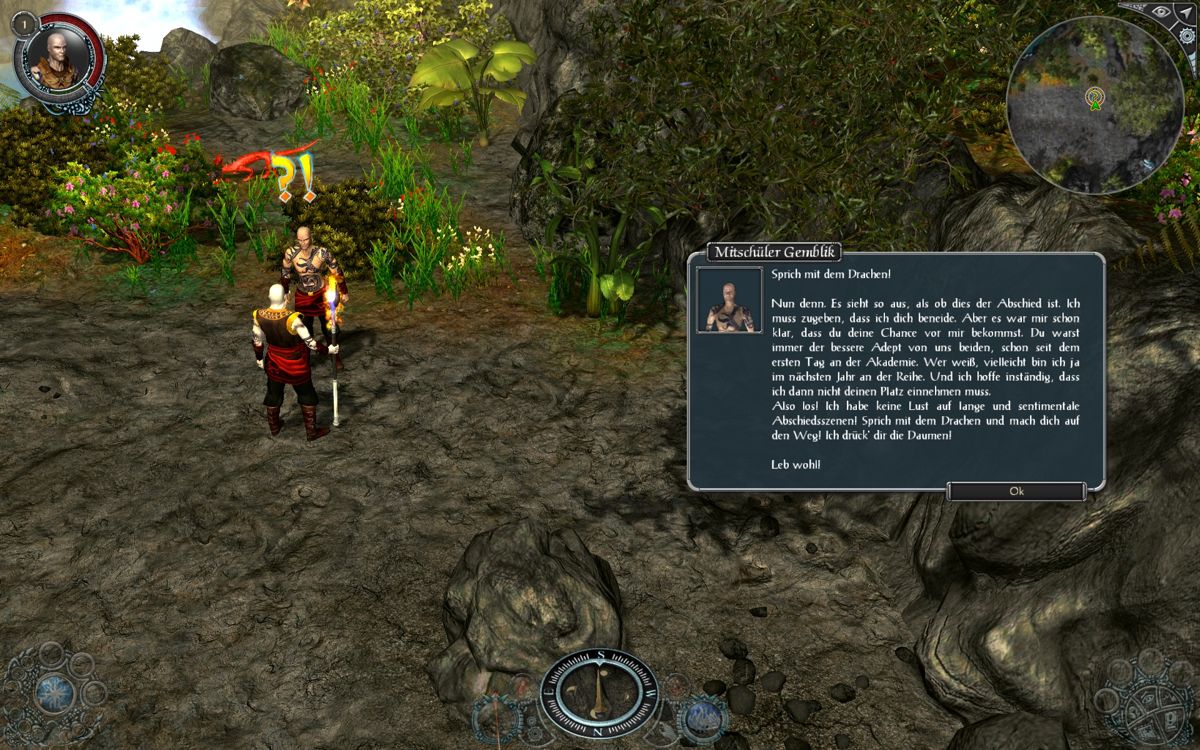The image size is (1200, 750).
Task: Open the circular minimap
Action: tap(1094, 105)
